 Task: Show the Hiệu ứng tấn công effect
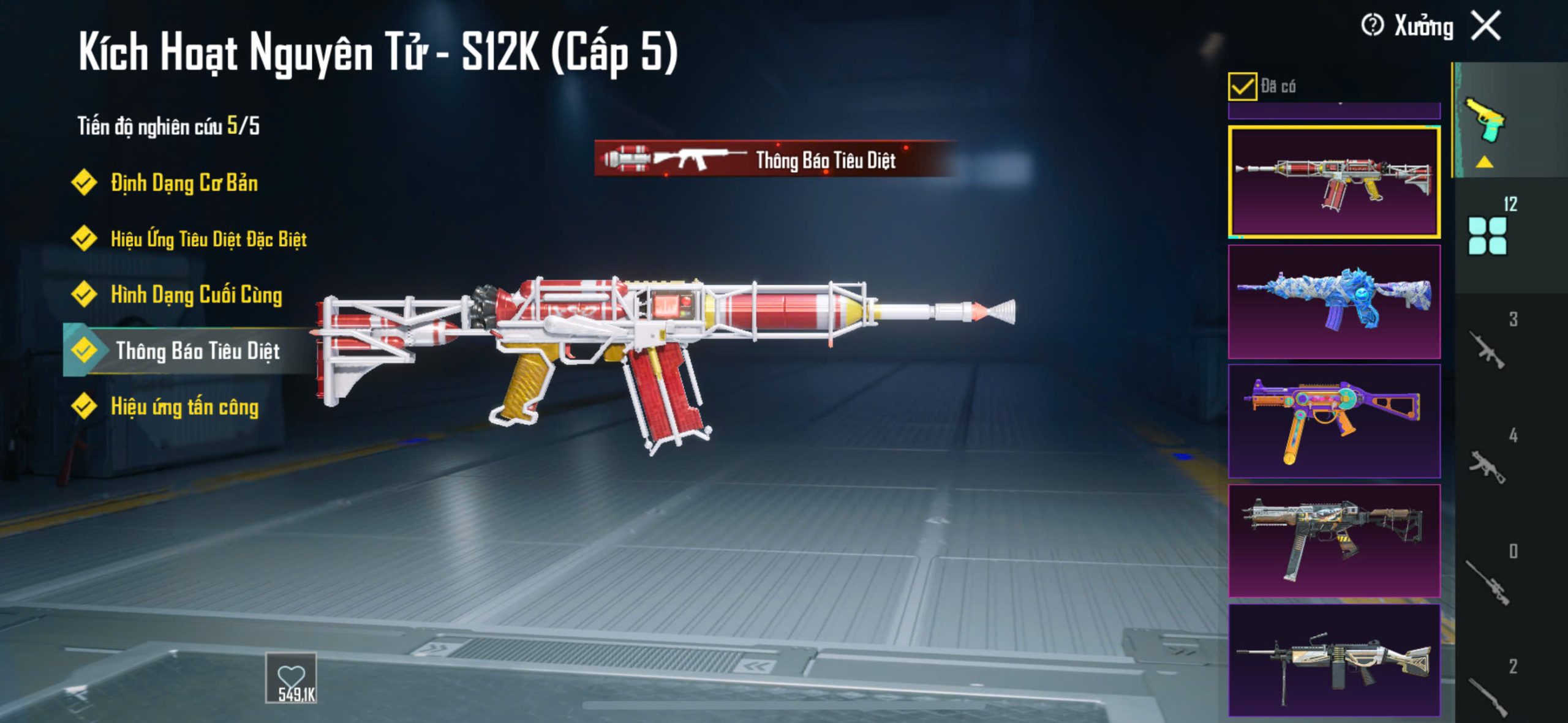[184, 407]
